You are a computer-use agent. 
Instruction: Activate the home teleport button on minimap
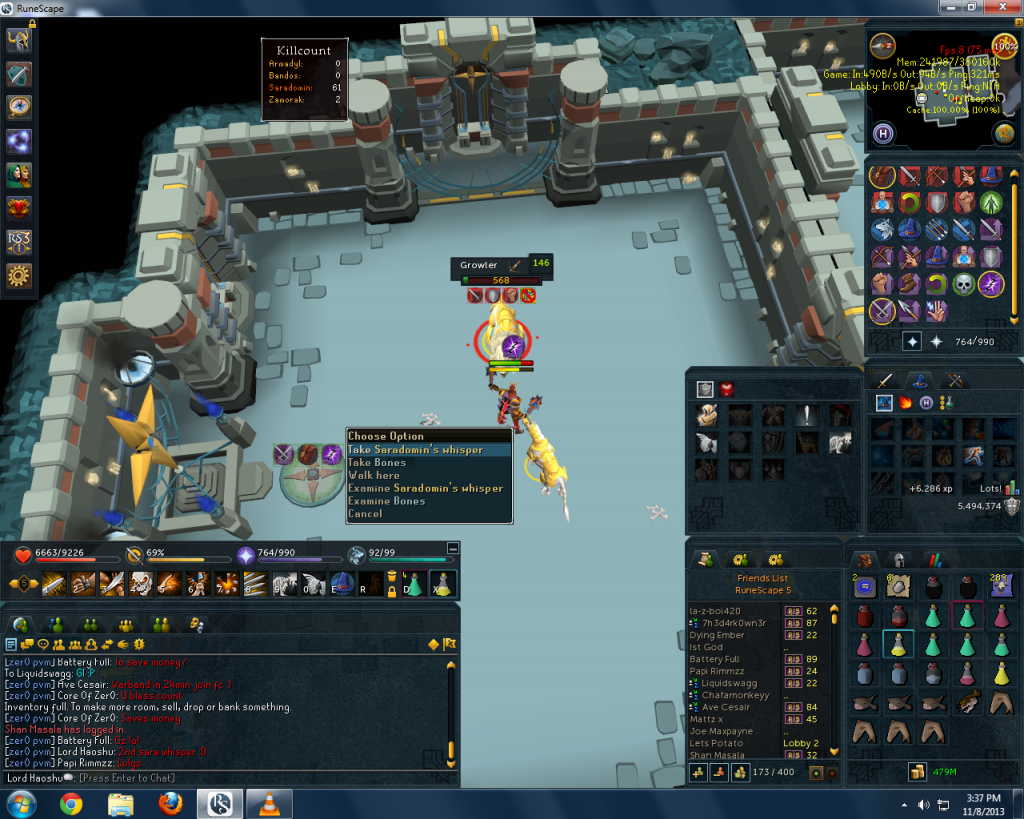coord(884,132)
